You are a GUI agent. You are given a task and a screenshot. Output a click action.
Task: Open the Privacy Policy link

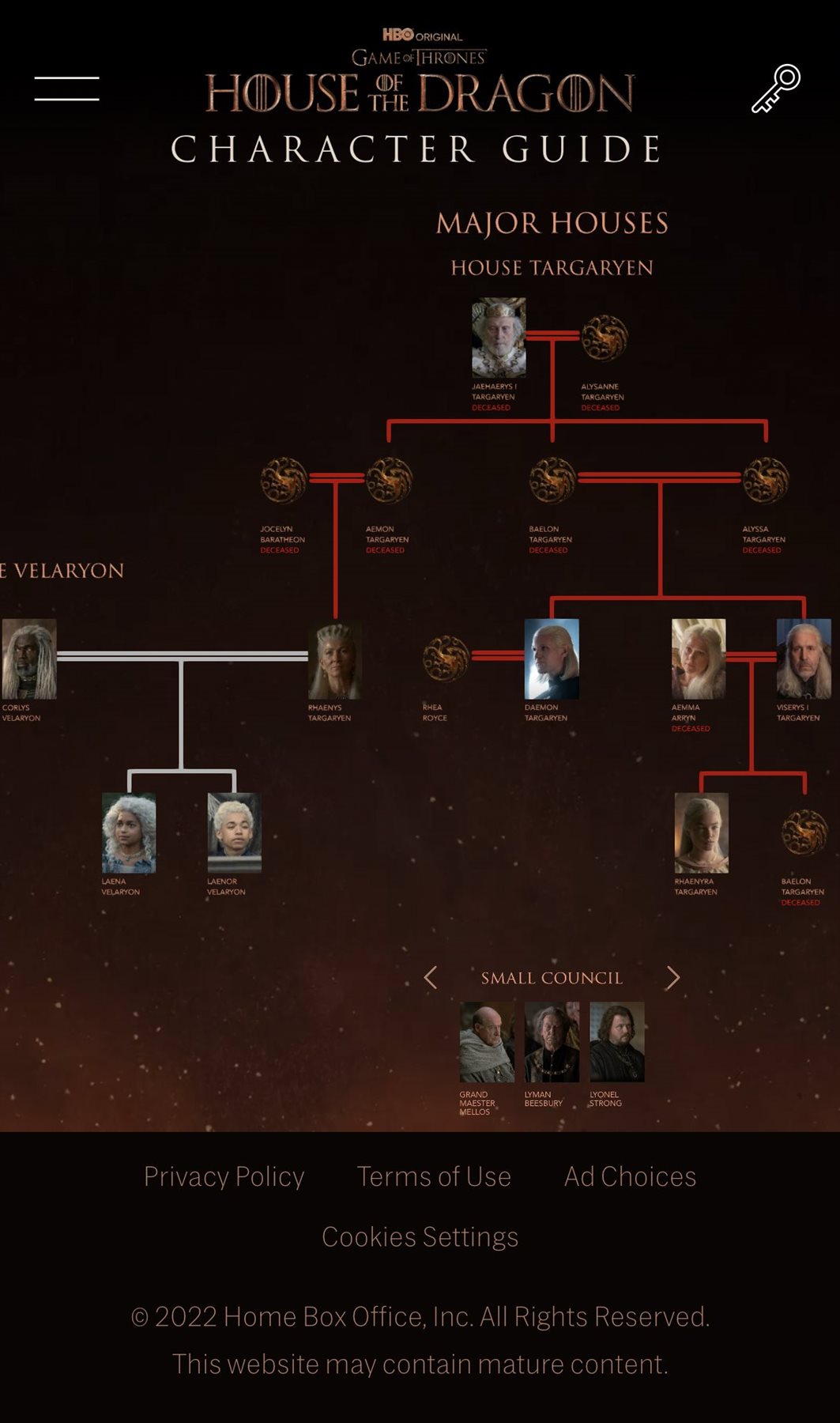coord(224,1176)
